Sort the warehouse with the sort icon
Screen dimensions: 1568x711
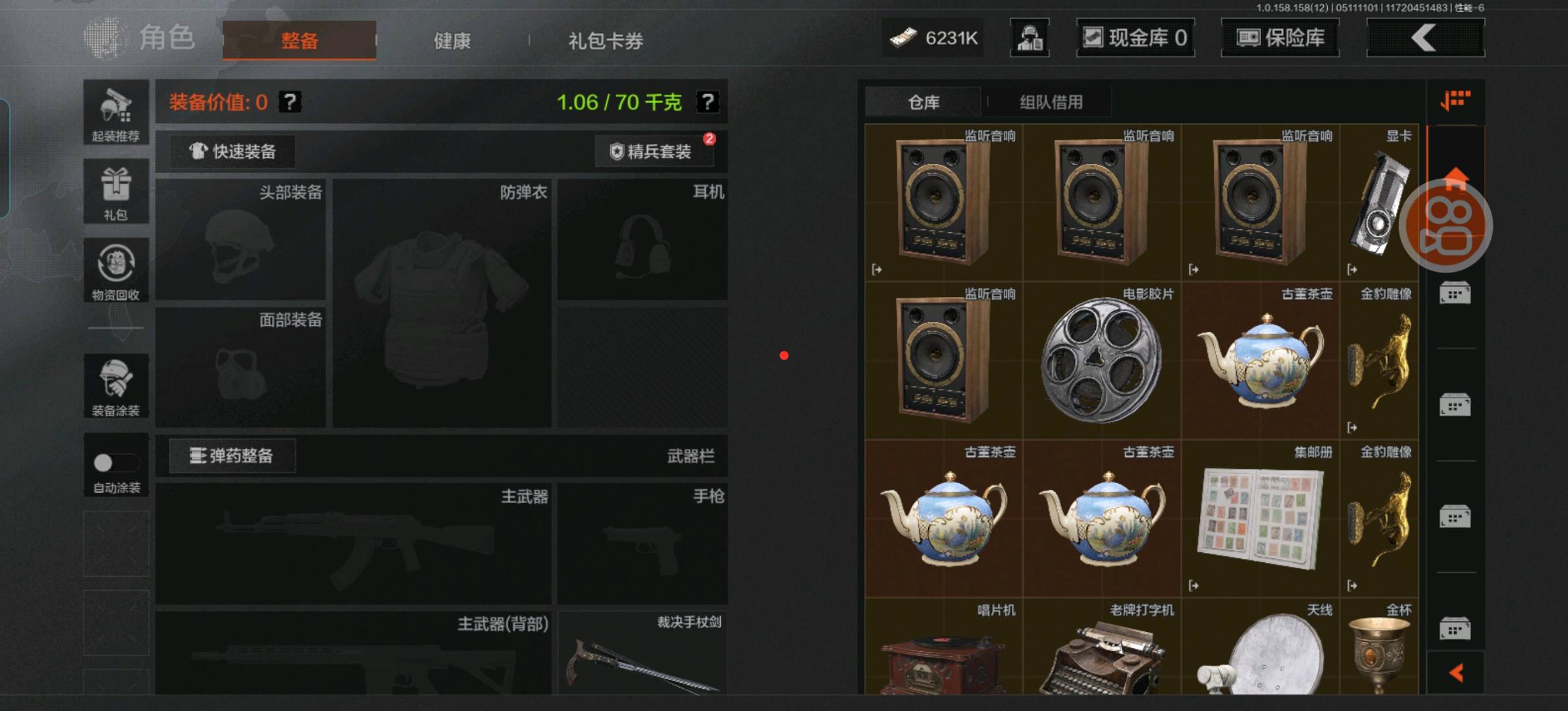click(x=1455, y=101)
